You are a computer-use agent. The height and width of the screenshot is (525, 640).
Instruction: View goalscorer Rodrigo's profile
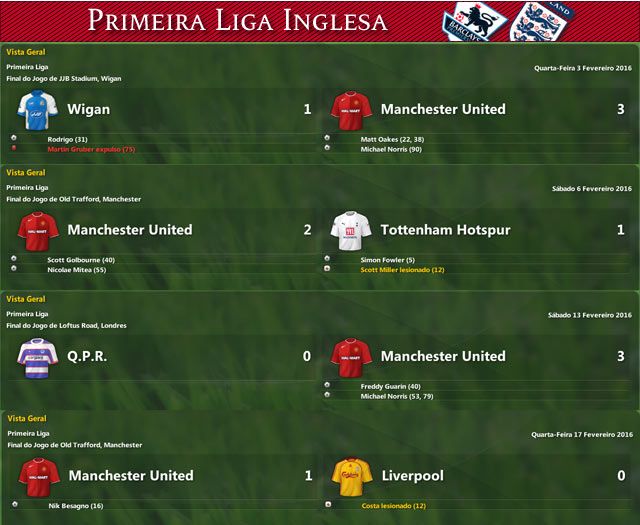coord(68,138)
